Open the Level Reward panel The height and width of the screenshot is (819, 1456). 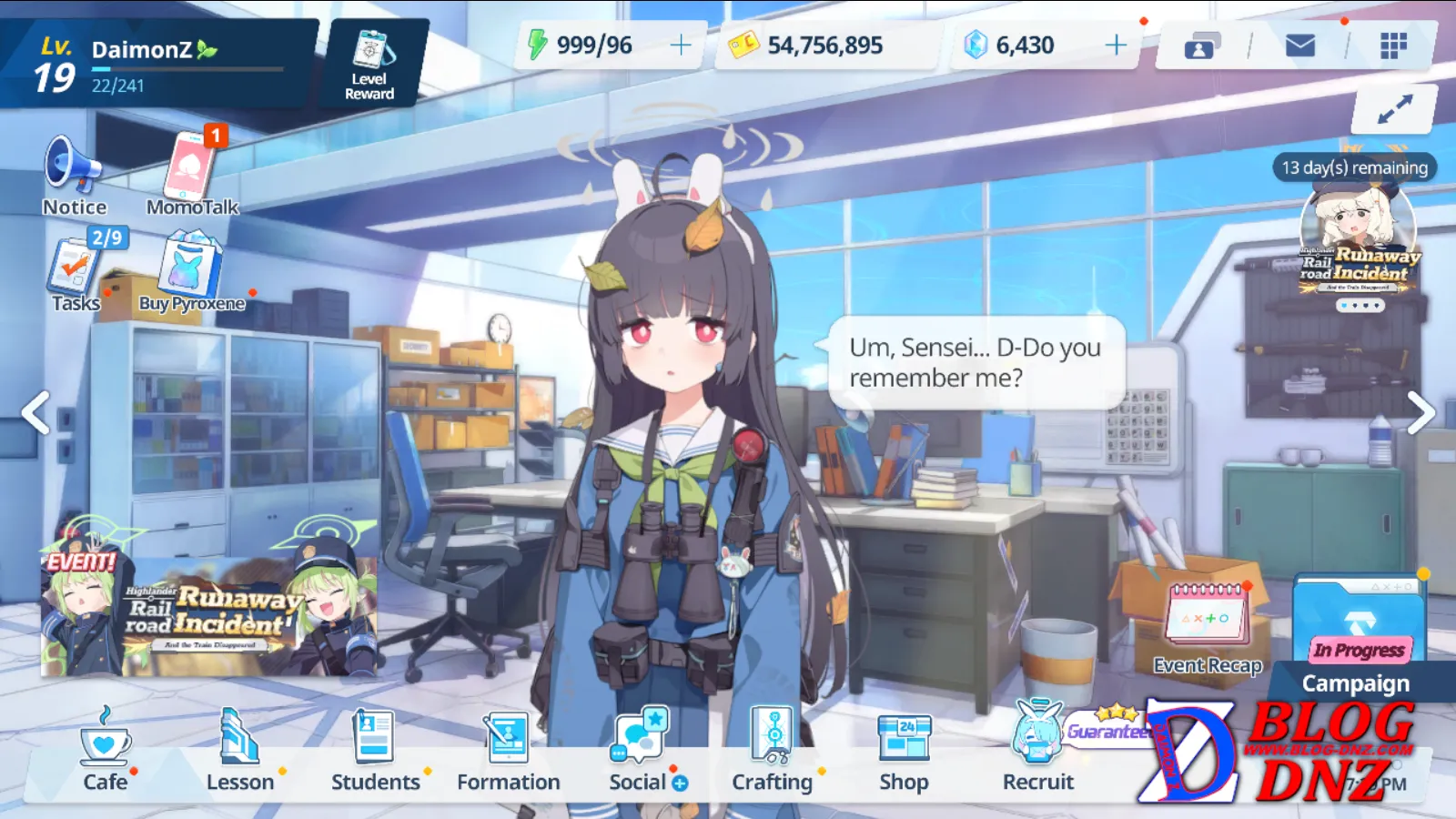pos(369,64)
